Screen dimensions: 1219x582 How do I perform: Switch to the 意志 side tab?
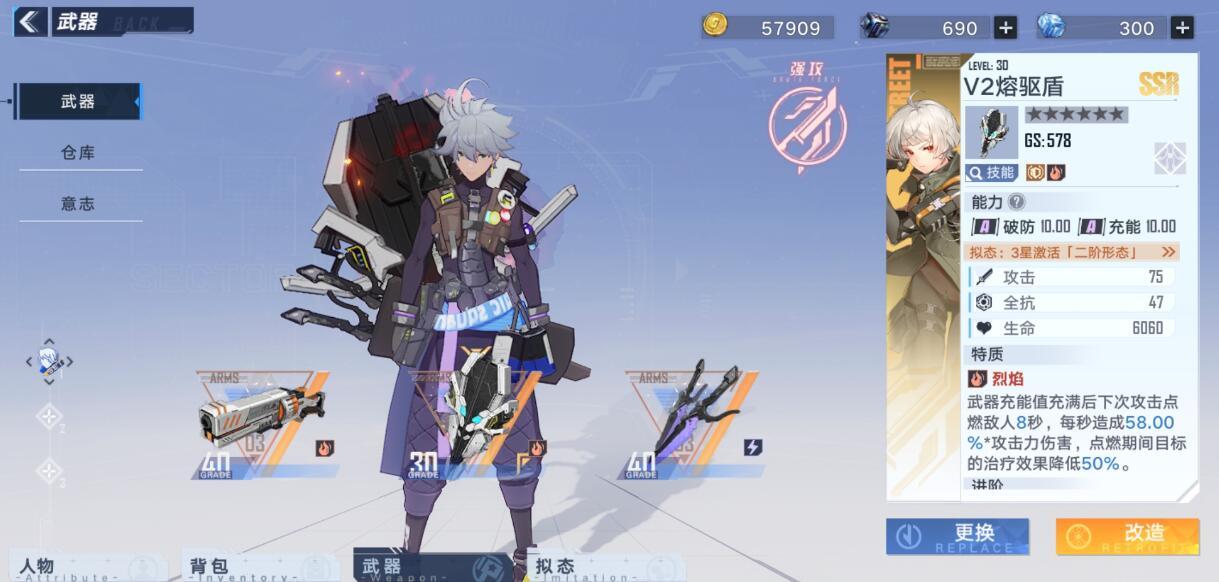[78, 204]
